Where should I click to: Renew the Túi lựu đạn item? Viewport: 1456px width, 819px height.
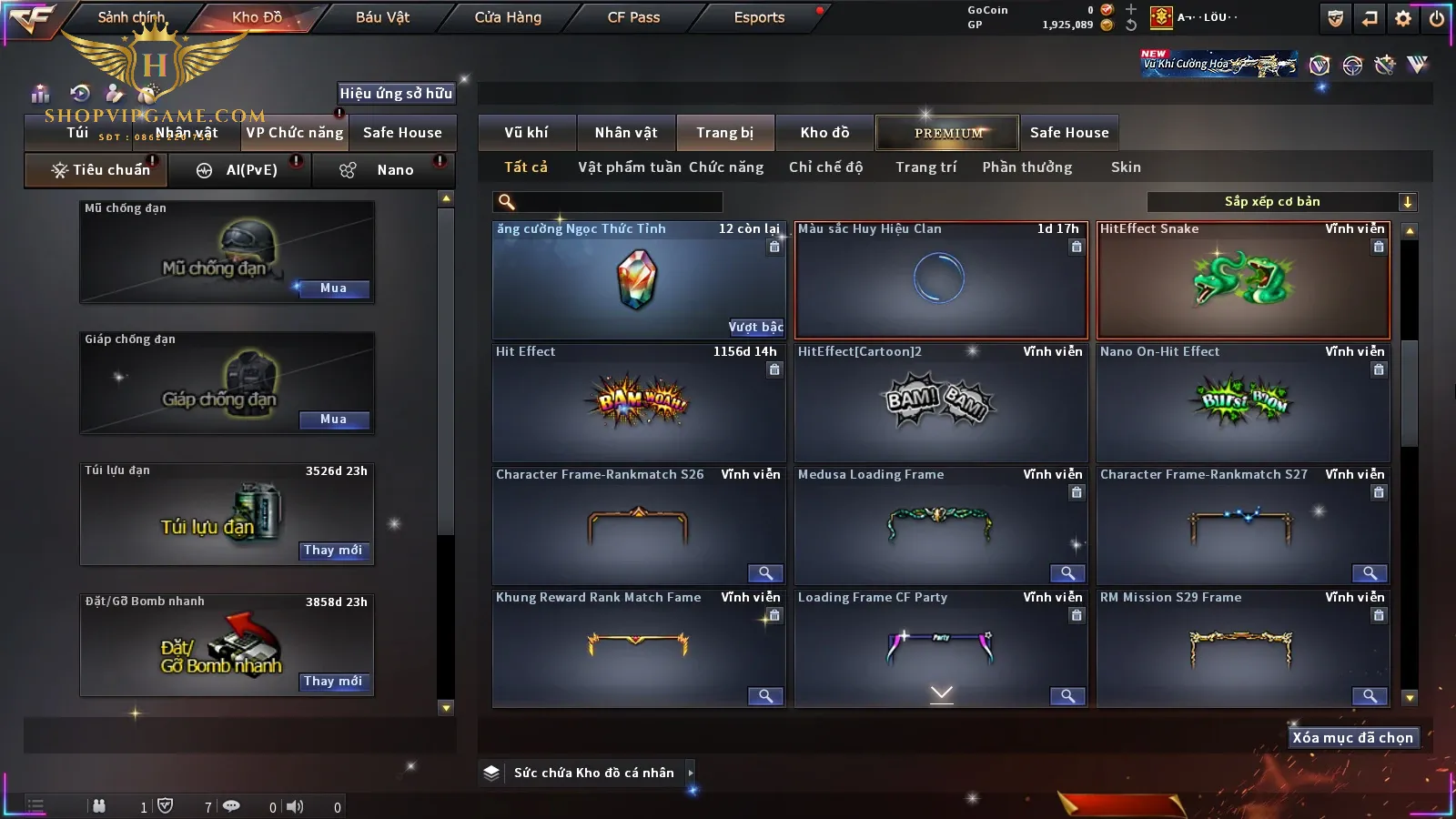pos(333,551)
